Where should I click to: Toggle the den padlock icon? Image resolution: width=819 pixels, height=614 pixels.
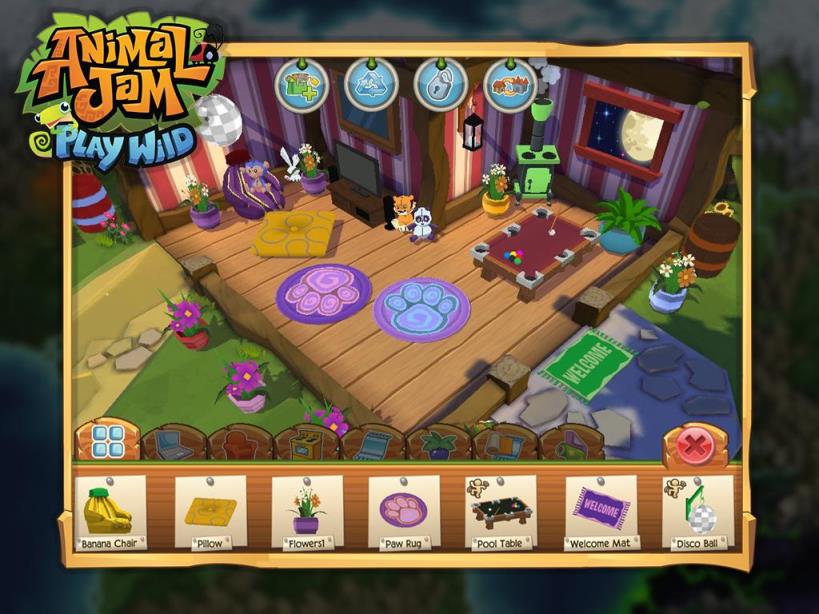tap(440, 85)
